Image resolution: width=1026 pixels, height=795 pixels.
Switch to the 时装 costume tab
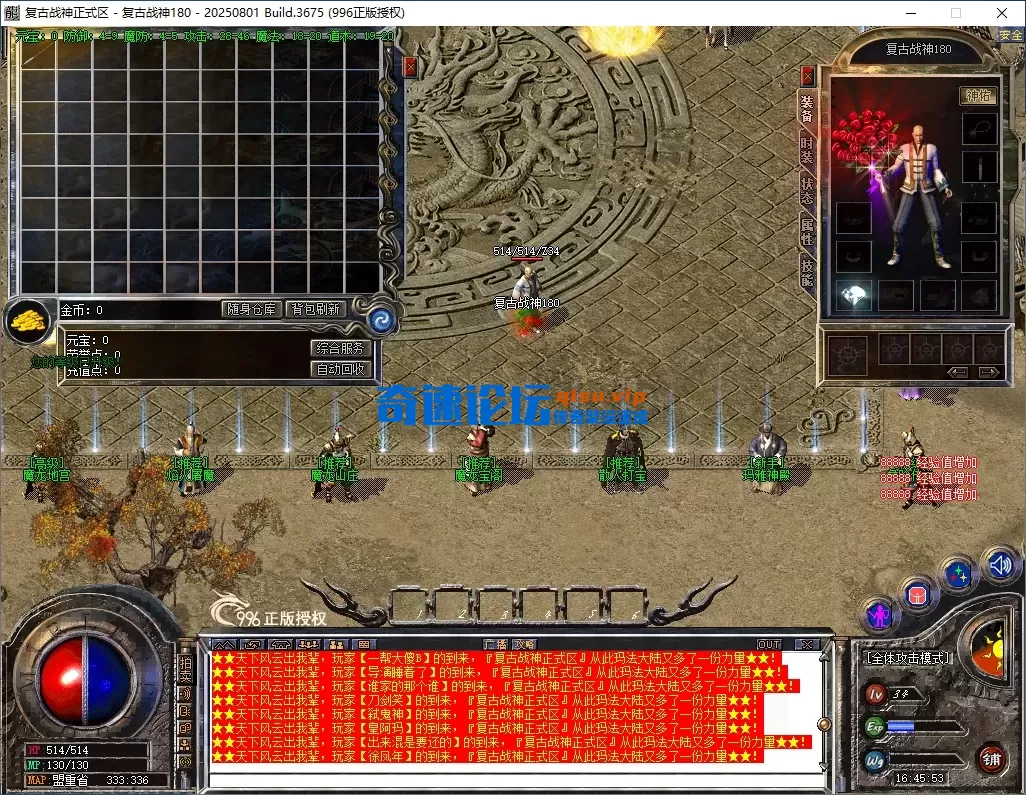(x=807, y=150)
